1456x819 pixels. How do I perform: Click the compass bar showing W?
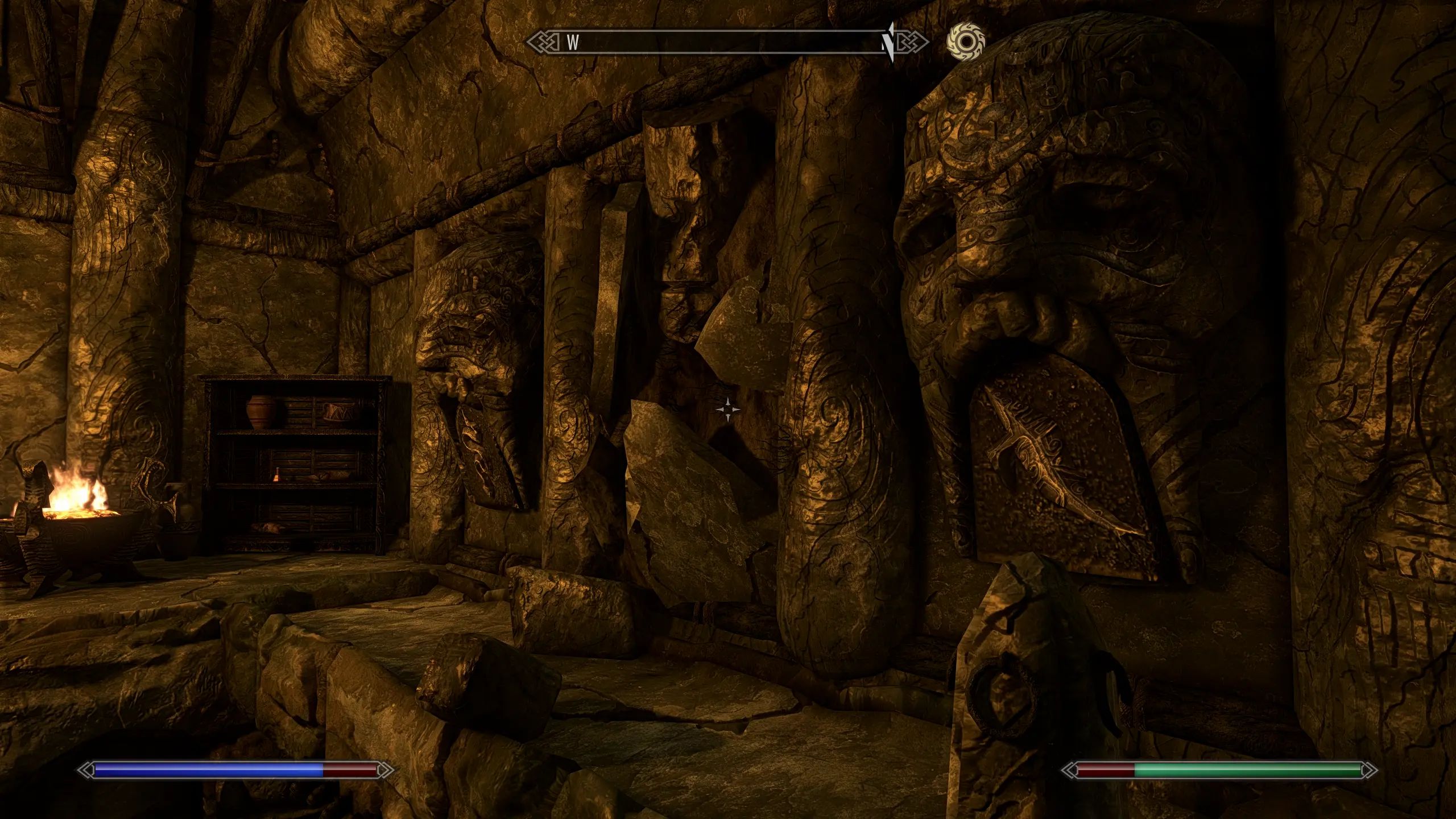(x=727, y=42)
